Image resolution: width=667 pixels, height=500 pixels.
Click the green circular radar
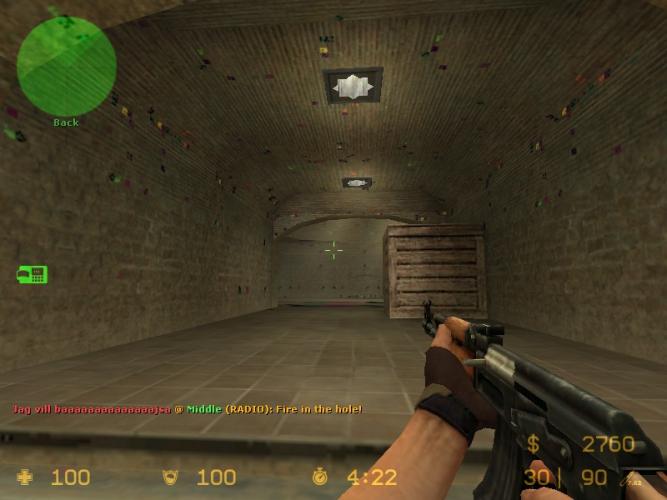(66, 65)
